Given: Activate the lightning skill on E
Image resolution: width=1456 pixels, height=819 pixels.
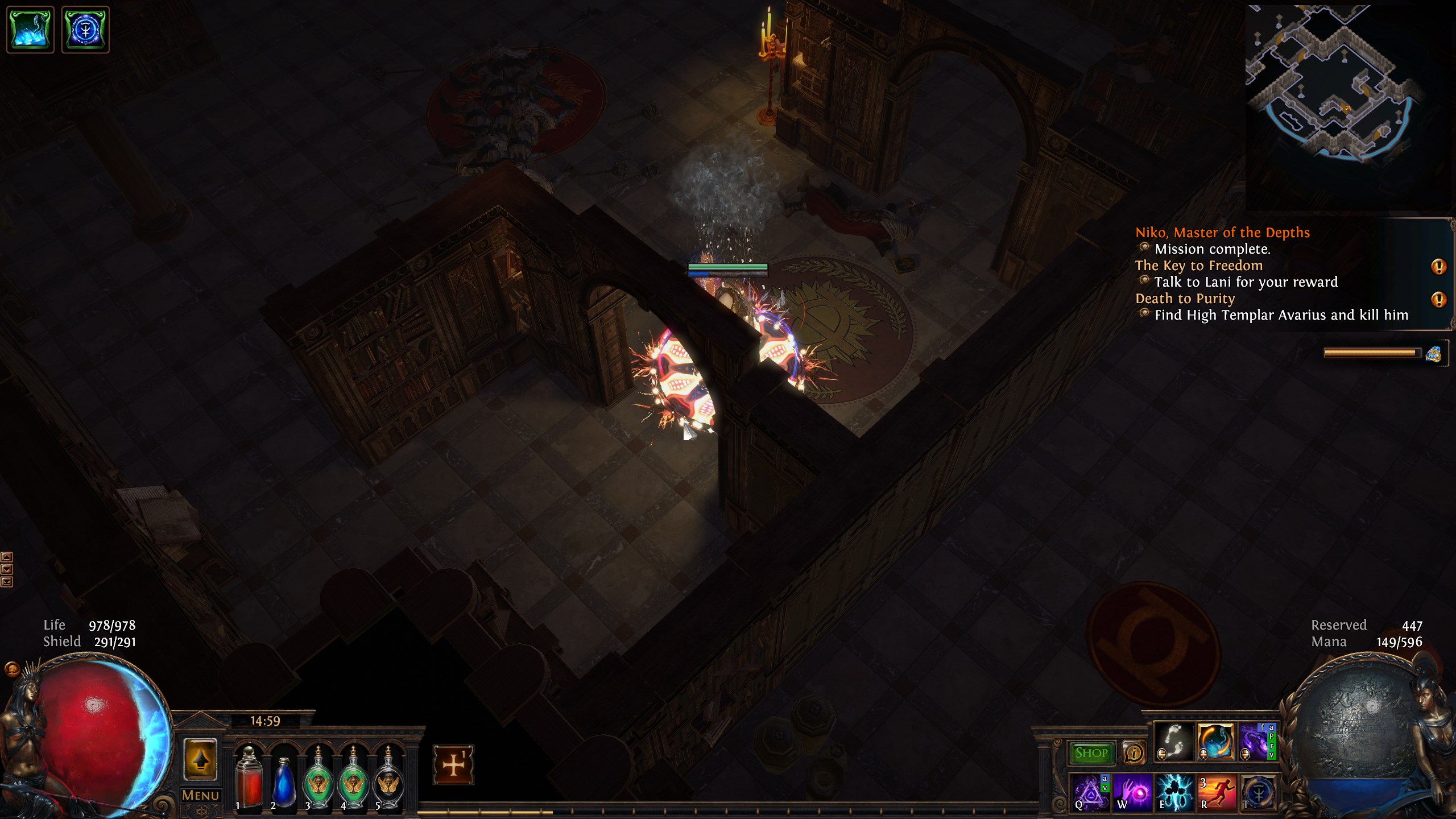Looking at the screenshot, I should (x=1174, y=792).
